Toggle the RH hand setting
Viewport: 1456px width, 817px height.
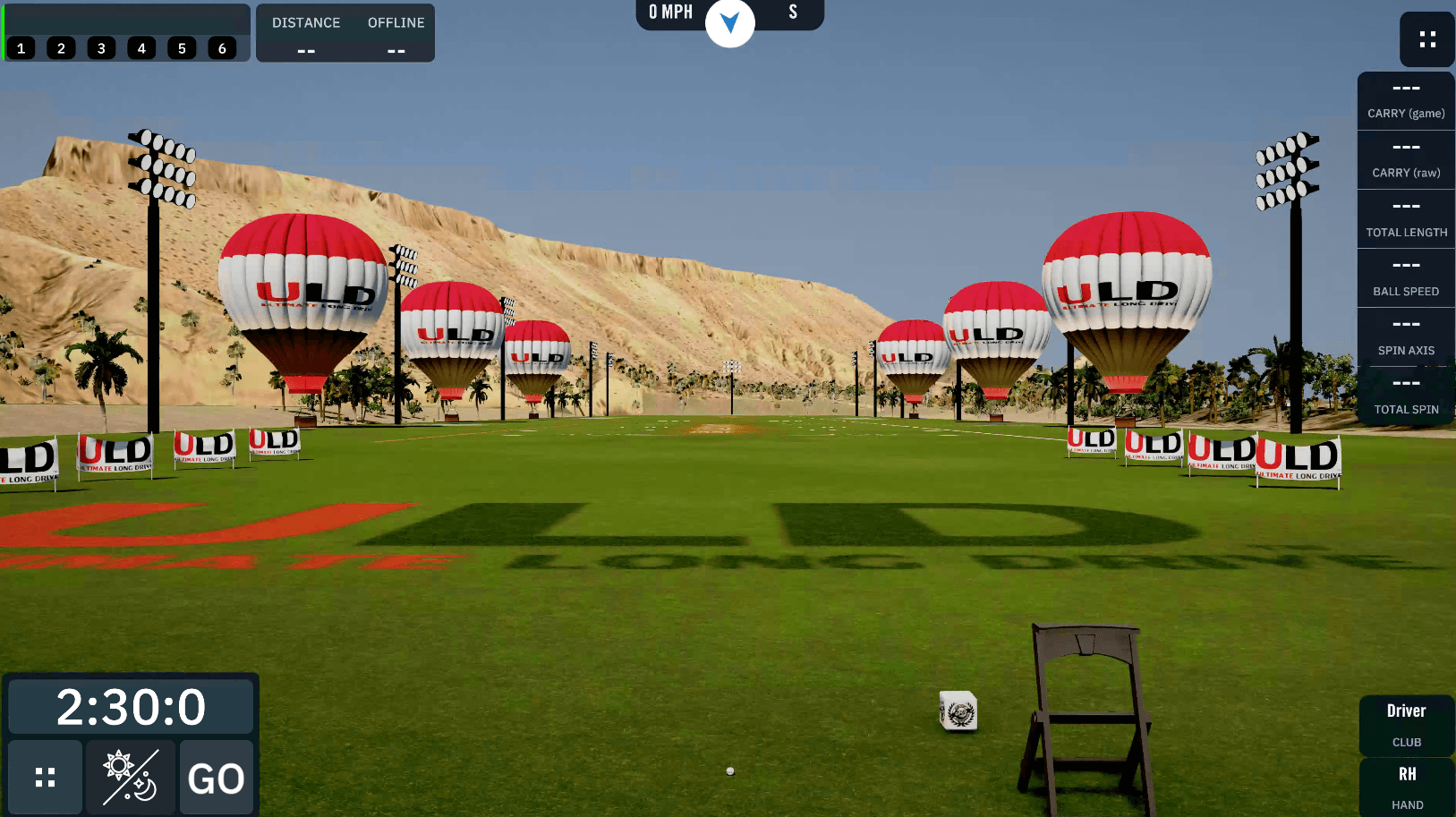pos(1405,786)
